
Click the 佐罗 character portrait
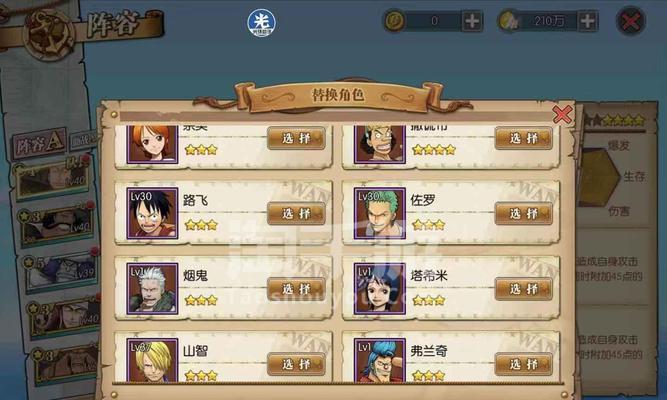pyautogui.click(x=380, y=213)
